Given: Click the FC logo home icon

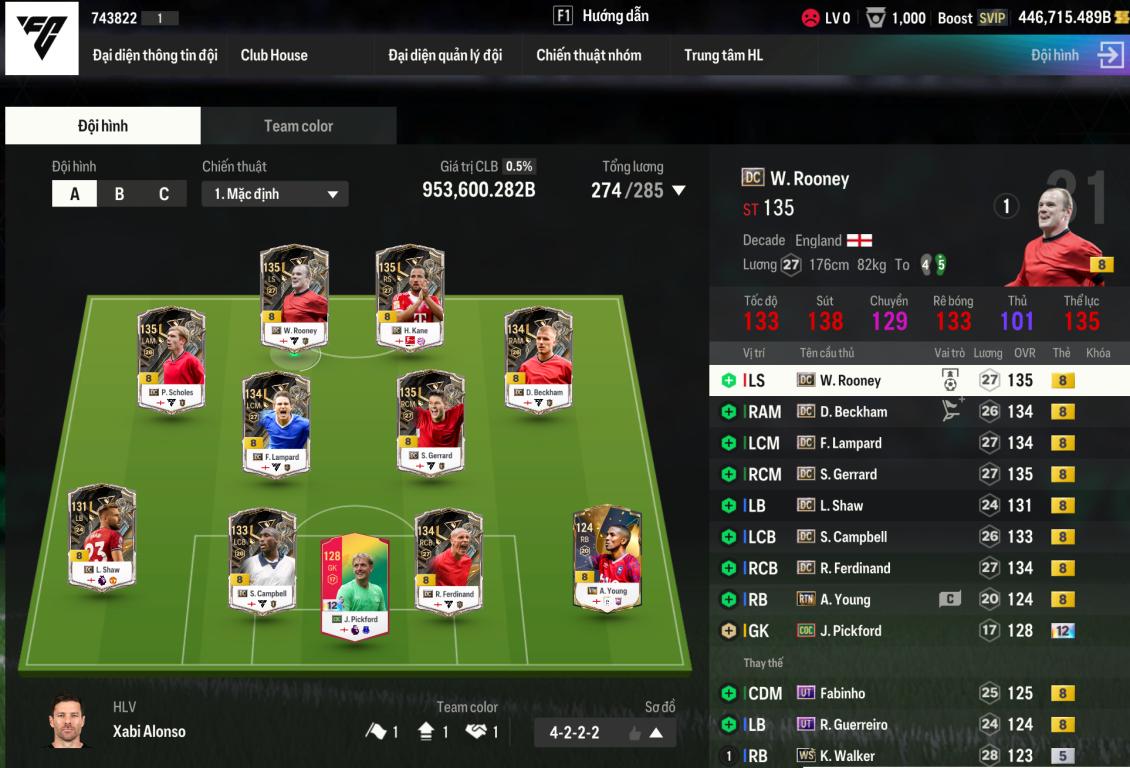Looking at the screenshot, I should click(42, 38).
